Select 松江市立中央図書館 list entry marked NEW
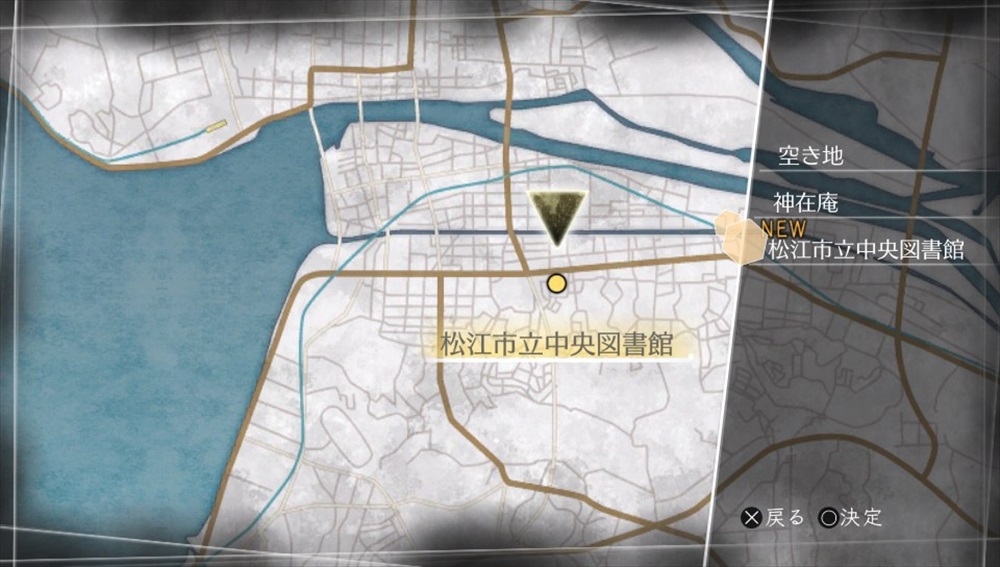This screenshot has height=567, width=1000. [866, 249]
